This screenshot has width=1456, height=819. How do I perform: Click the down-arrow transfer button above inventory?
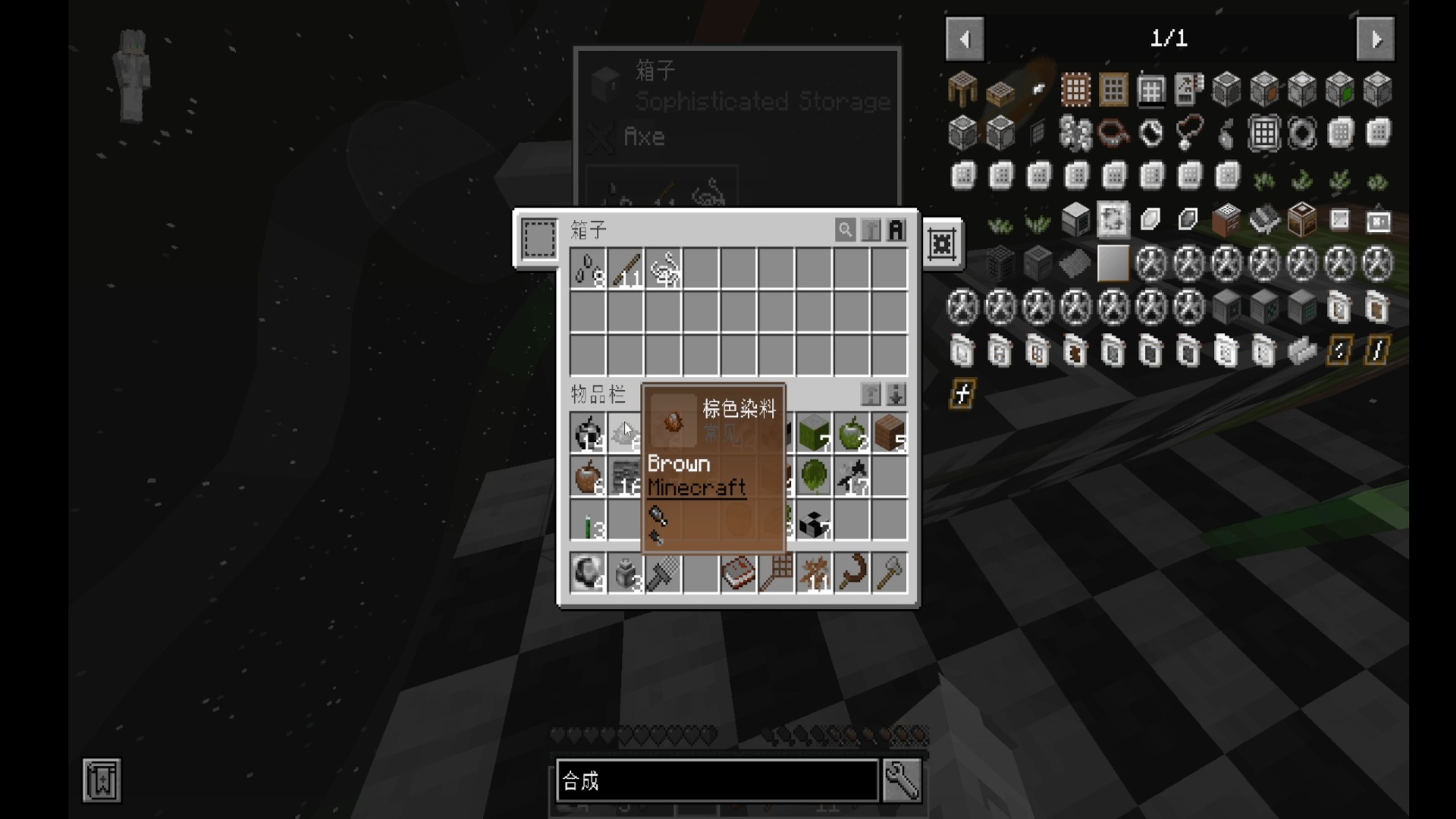(896, 394)
